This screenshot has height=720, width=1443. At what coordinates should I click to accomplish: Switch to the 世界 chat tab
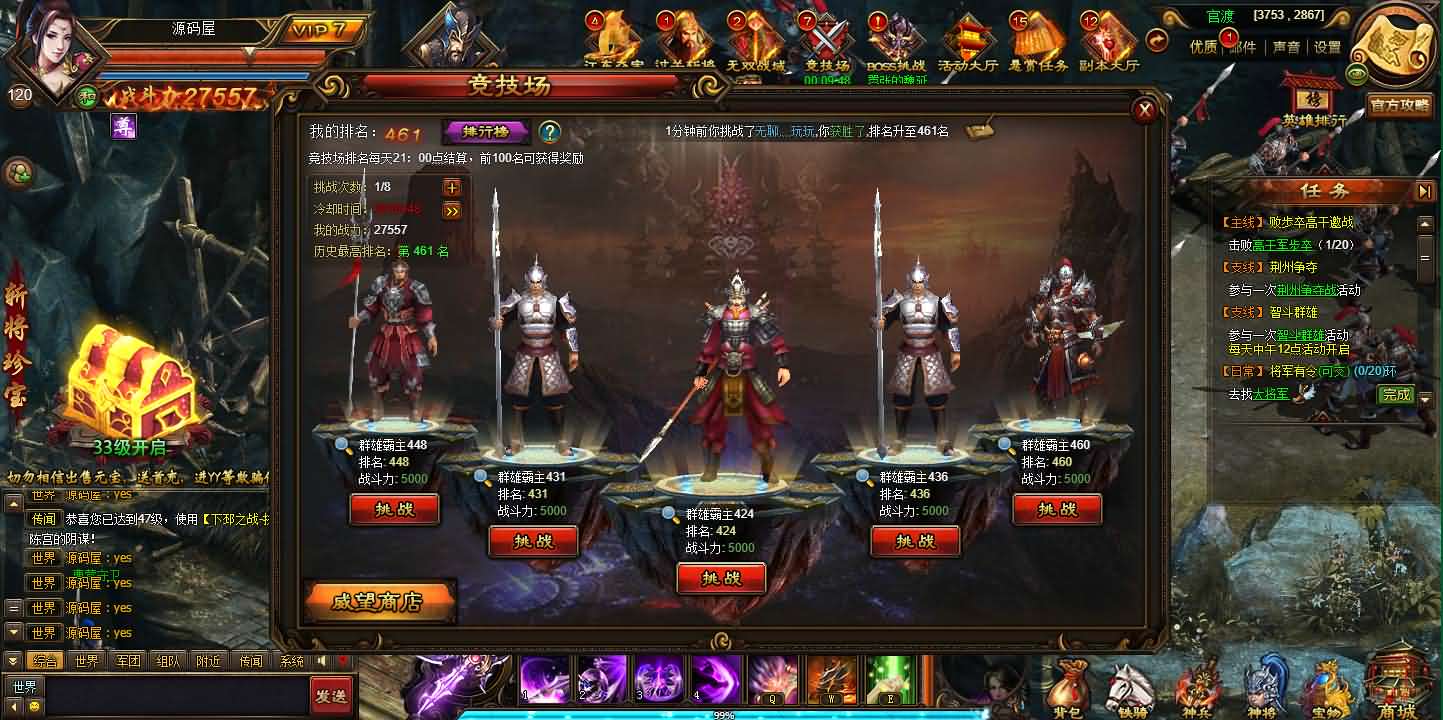[x=86, y=661]
